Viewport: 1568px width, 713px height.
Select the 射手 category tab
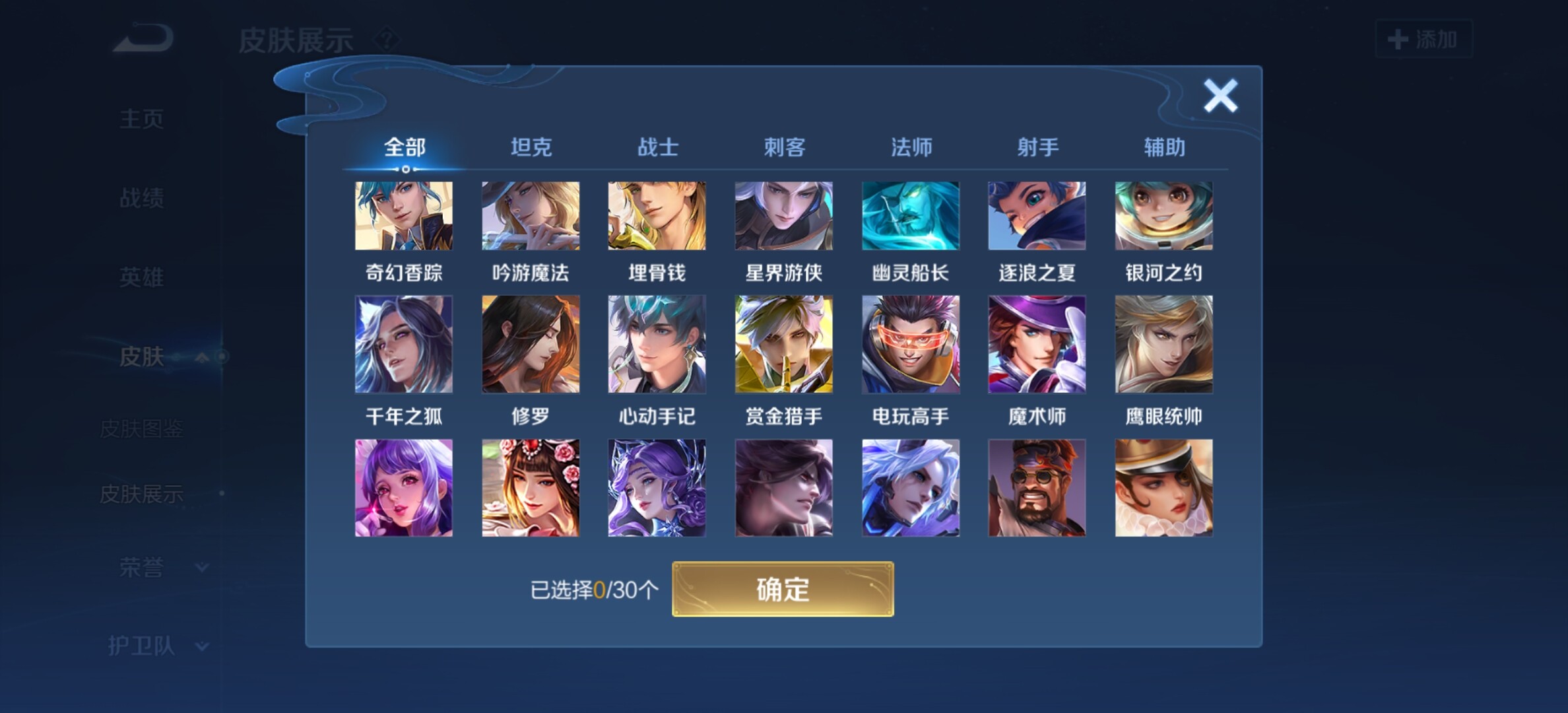click(1037, 147)
